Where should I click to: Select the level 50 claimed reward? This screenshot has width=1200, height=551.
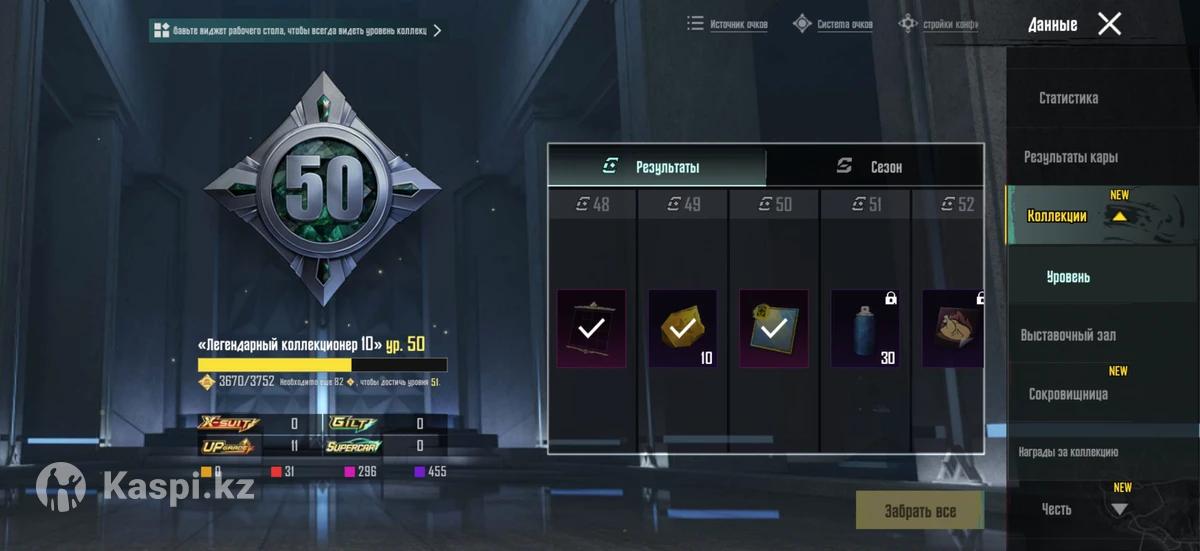[x=773, y=329]
